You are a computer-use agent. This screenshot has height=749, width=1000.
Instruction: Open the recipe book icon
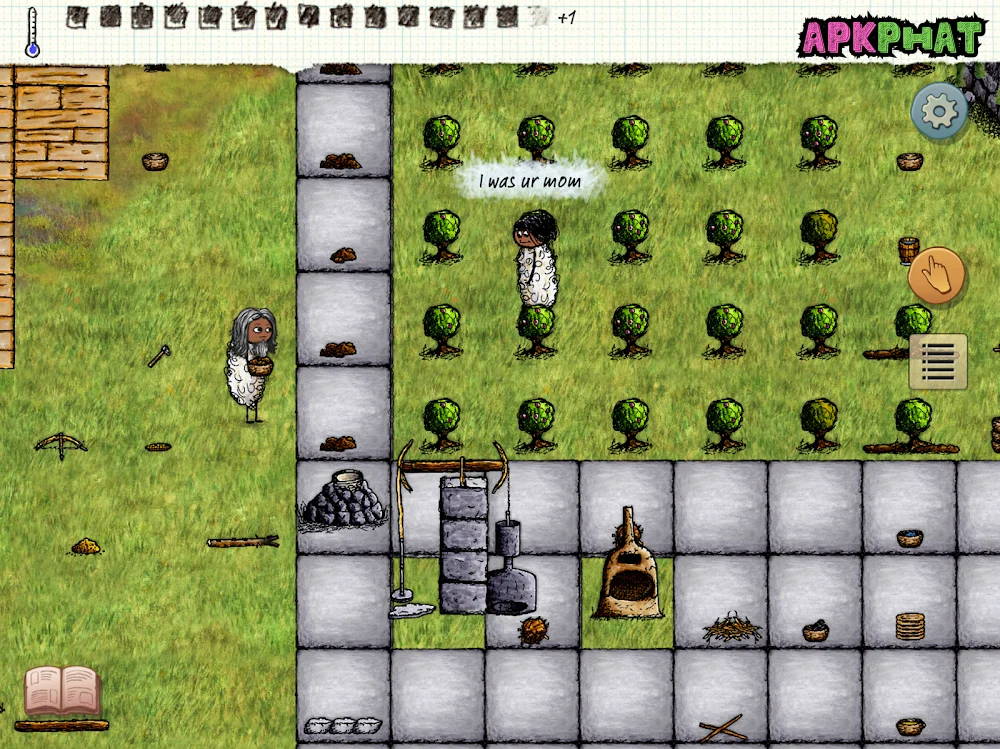(62, 691)
